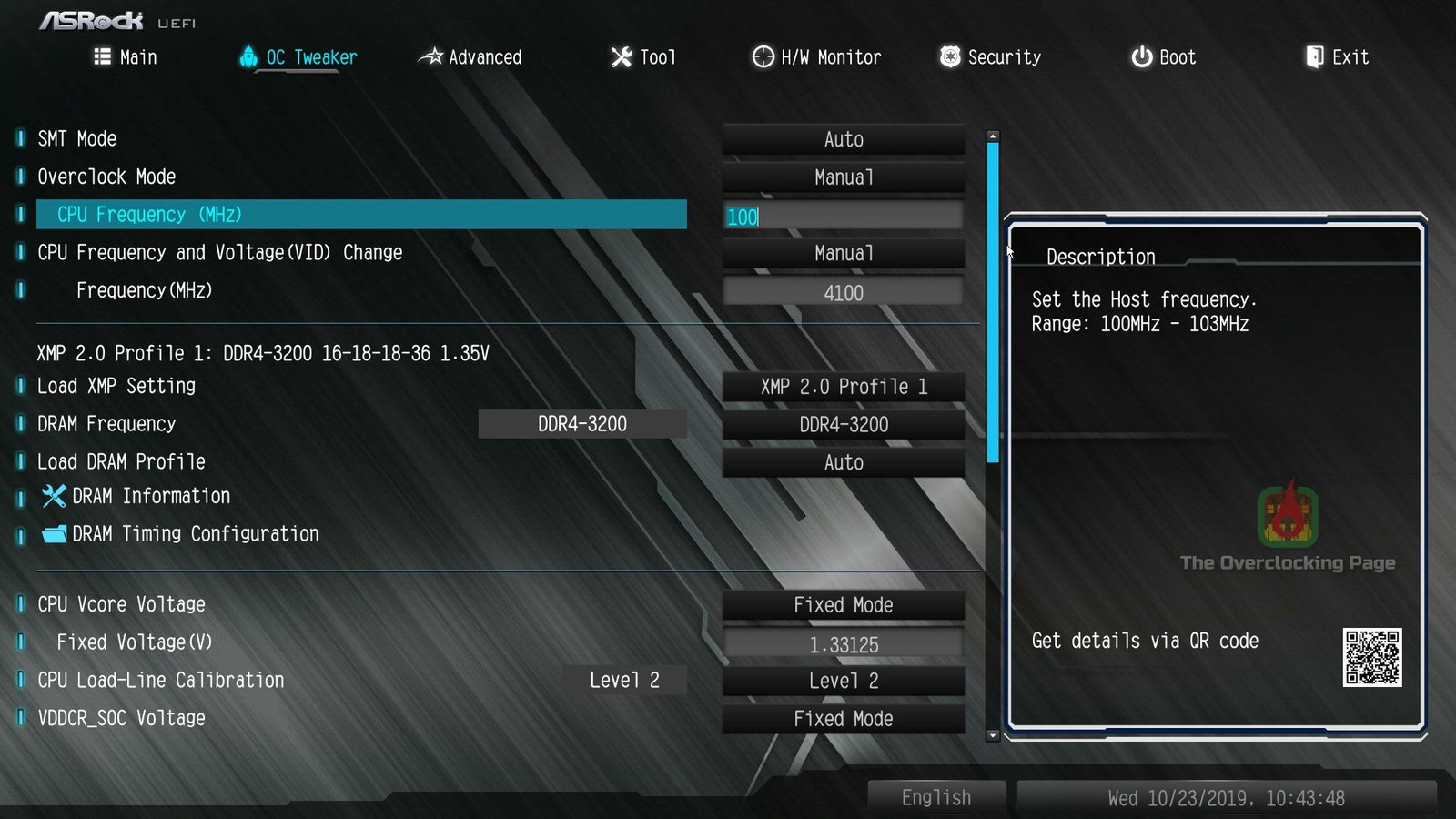The width and height of the screenshot is (1456, 819).
Task: Open the VDDCR_SOC Voltage mode selector
Action: click(843, 718)
